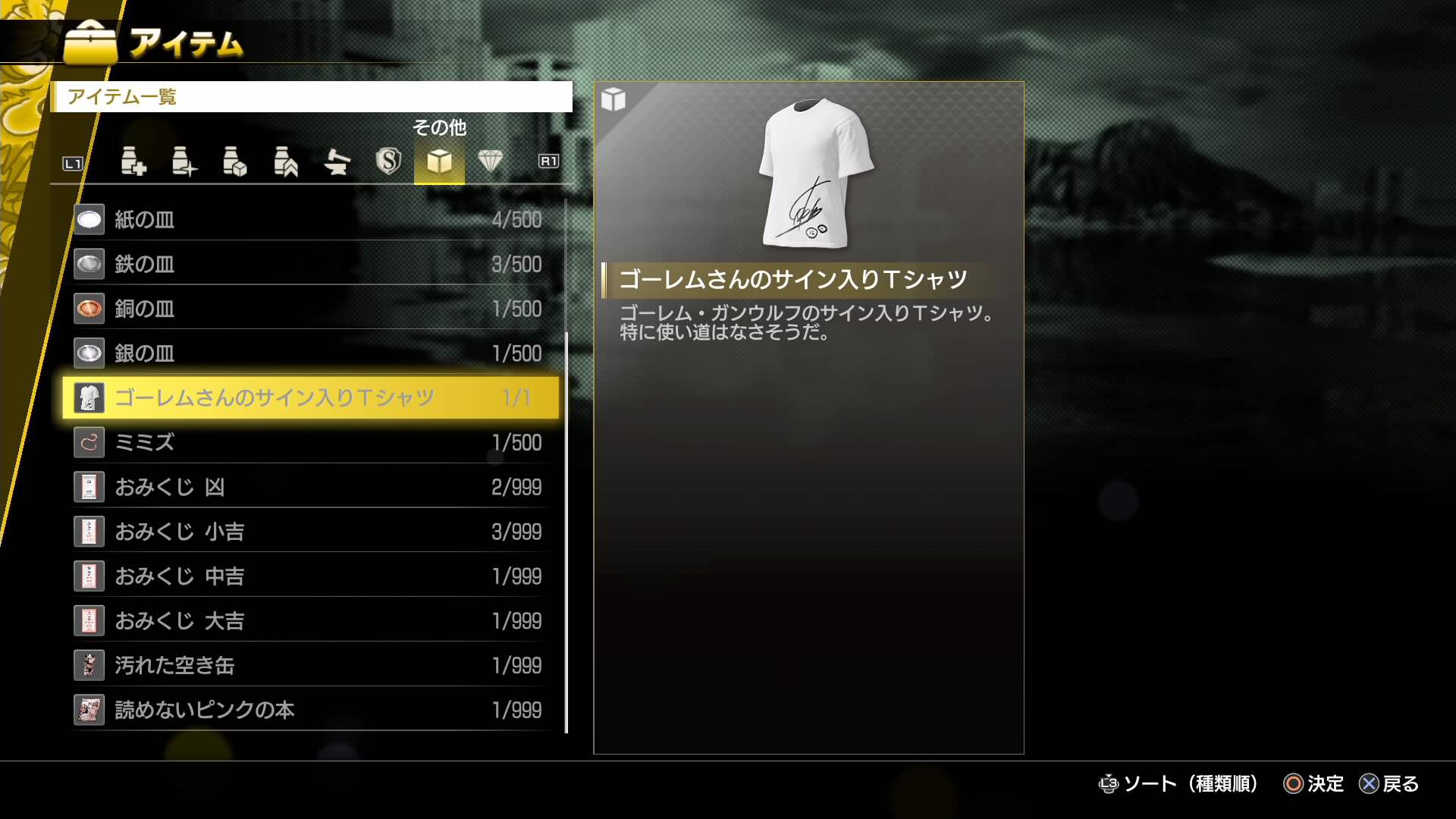Click the cube icon above the T-shirt preview
The image size is (1456, 819).
tap(613, 99)
